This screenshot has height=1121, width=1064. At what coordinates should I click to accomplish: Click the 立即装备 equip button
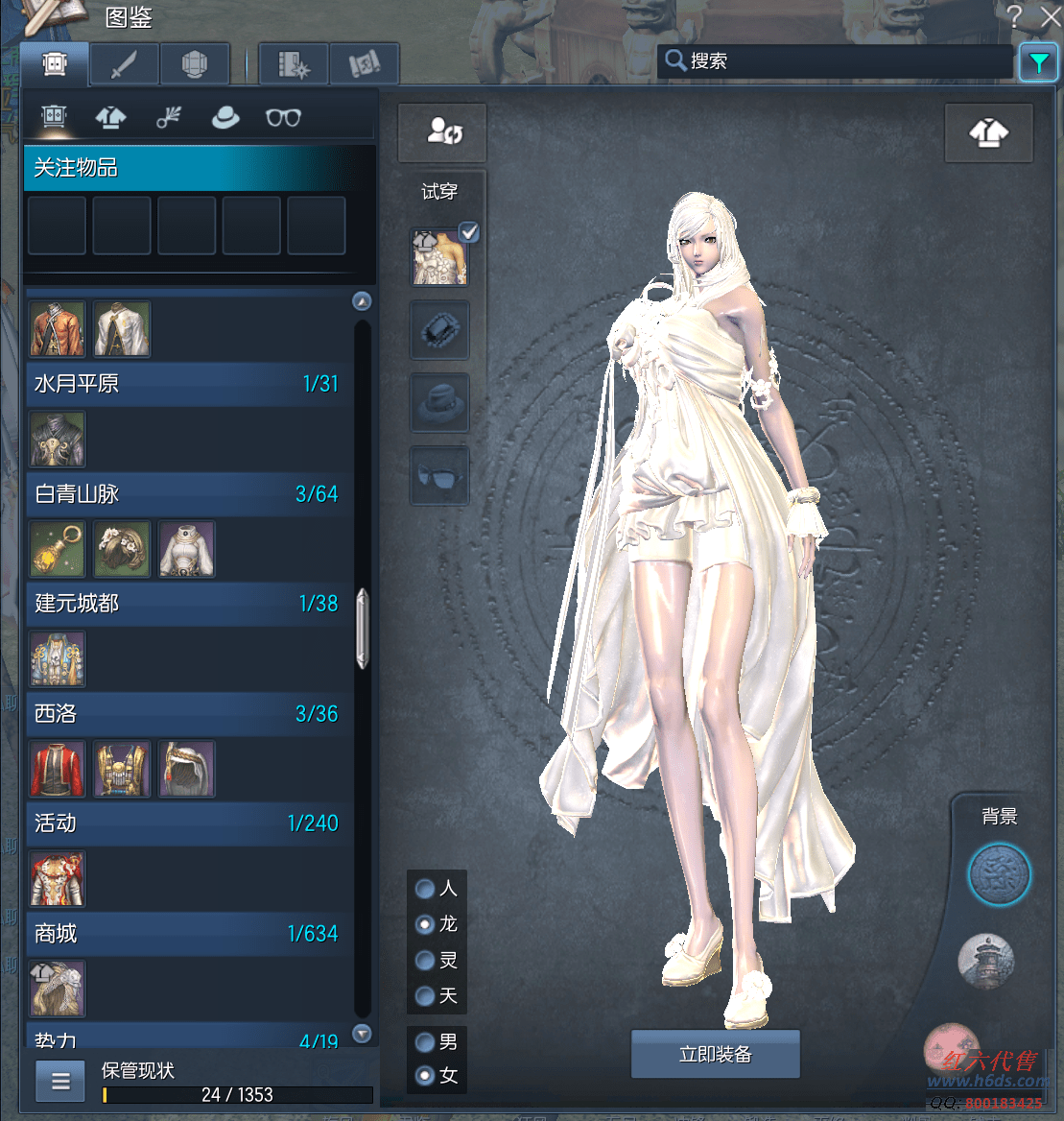pos(715,1055)
